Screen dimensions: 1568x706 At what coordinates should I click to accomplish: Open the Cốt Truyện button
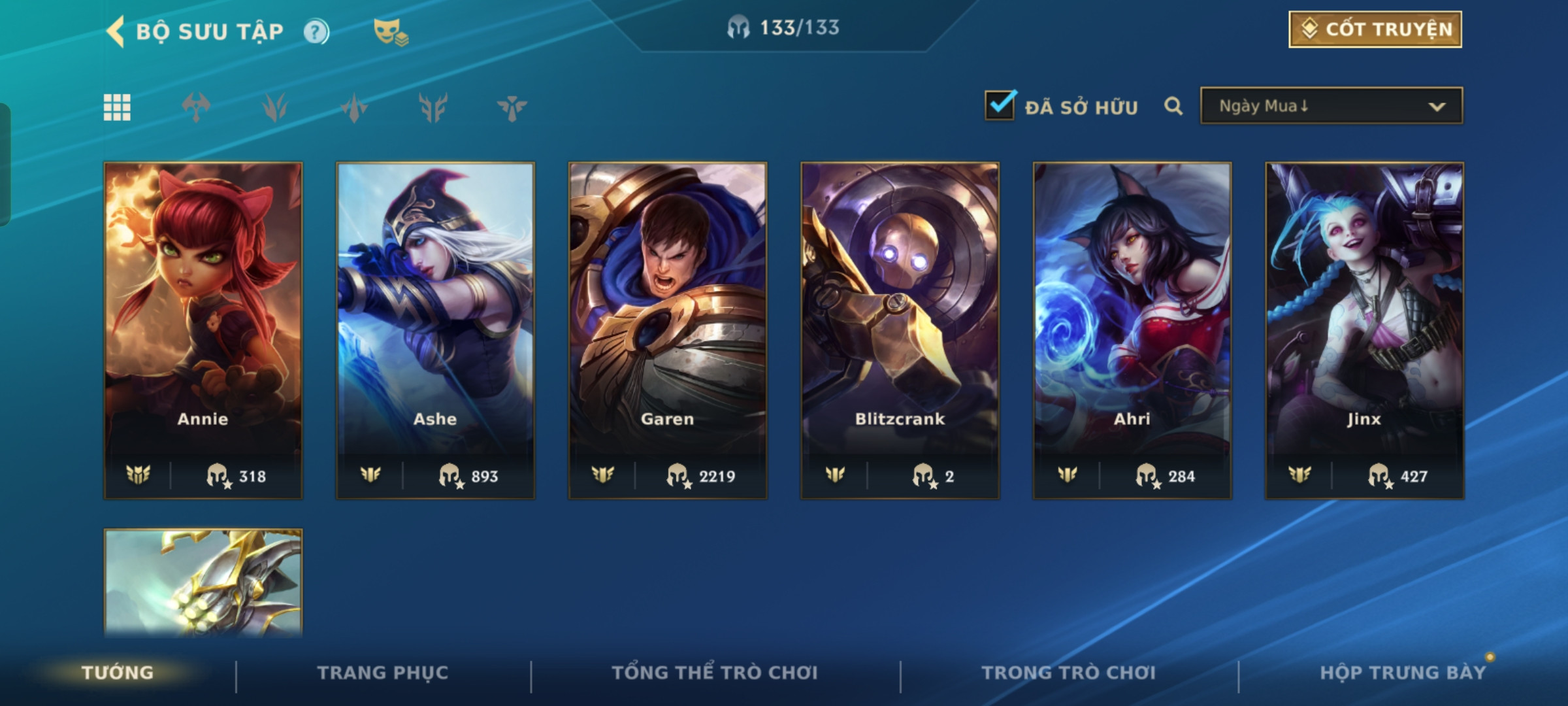pyautogui.click(x=1375, y=29)
